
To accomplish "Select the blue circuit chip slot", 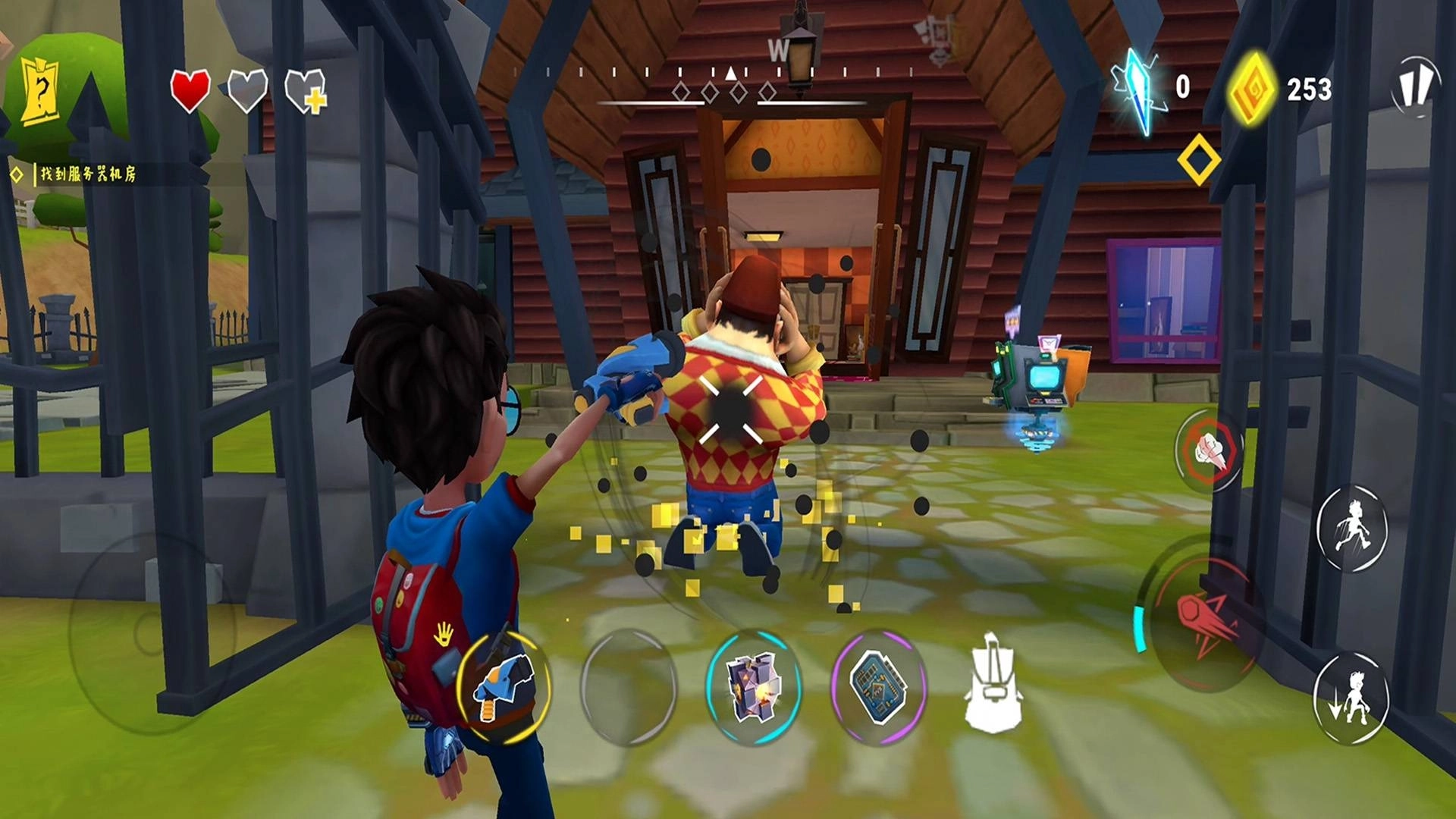I will 878,686.
